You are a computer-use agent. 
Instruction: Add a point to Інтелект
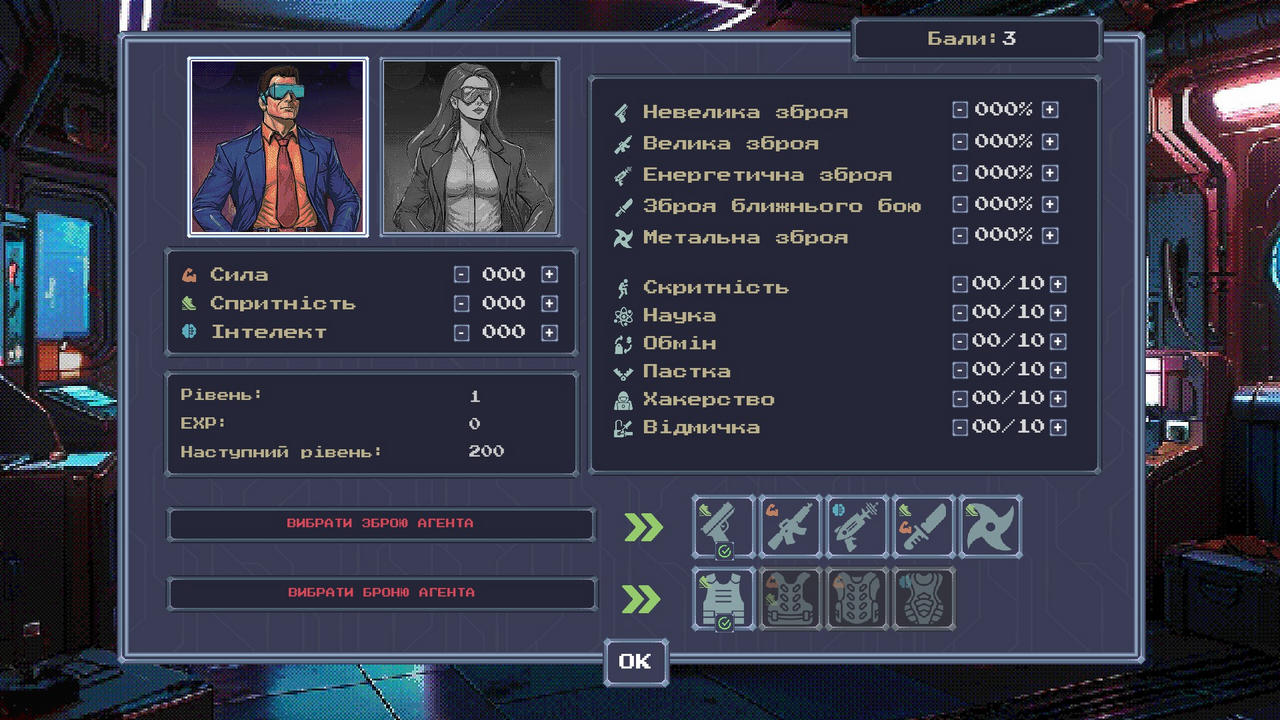pos(549,333)
